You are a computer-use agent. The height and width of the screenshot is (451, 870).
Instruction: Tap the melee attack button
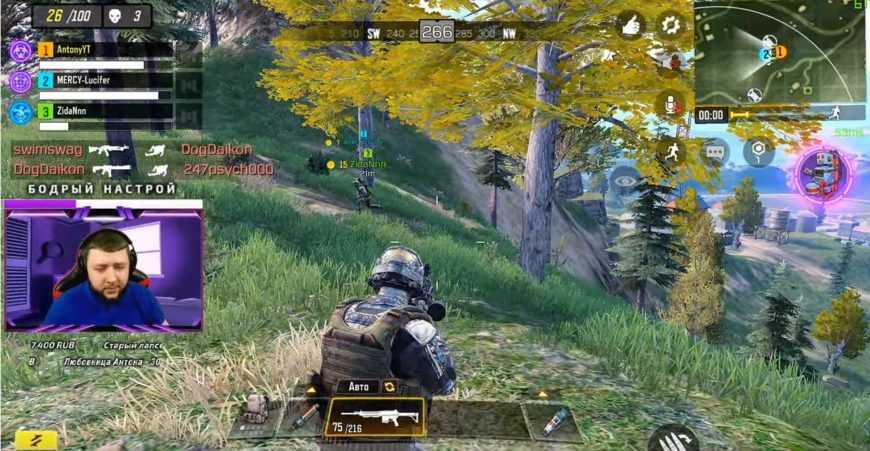click(x=672, y=438)
